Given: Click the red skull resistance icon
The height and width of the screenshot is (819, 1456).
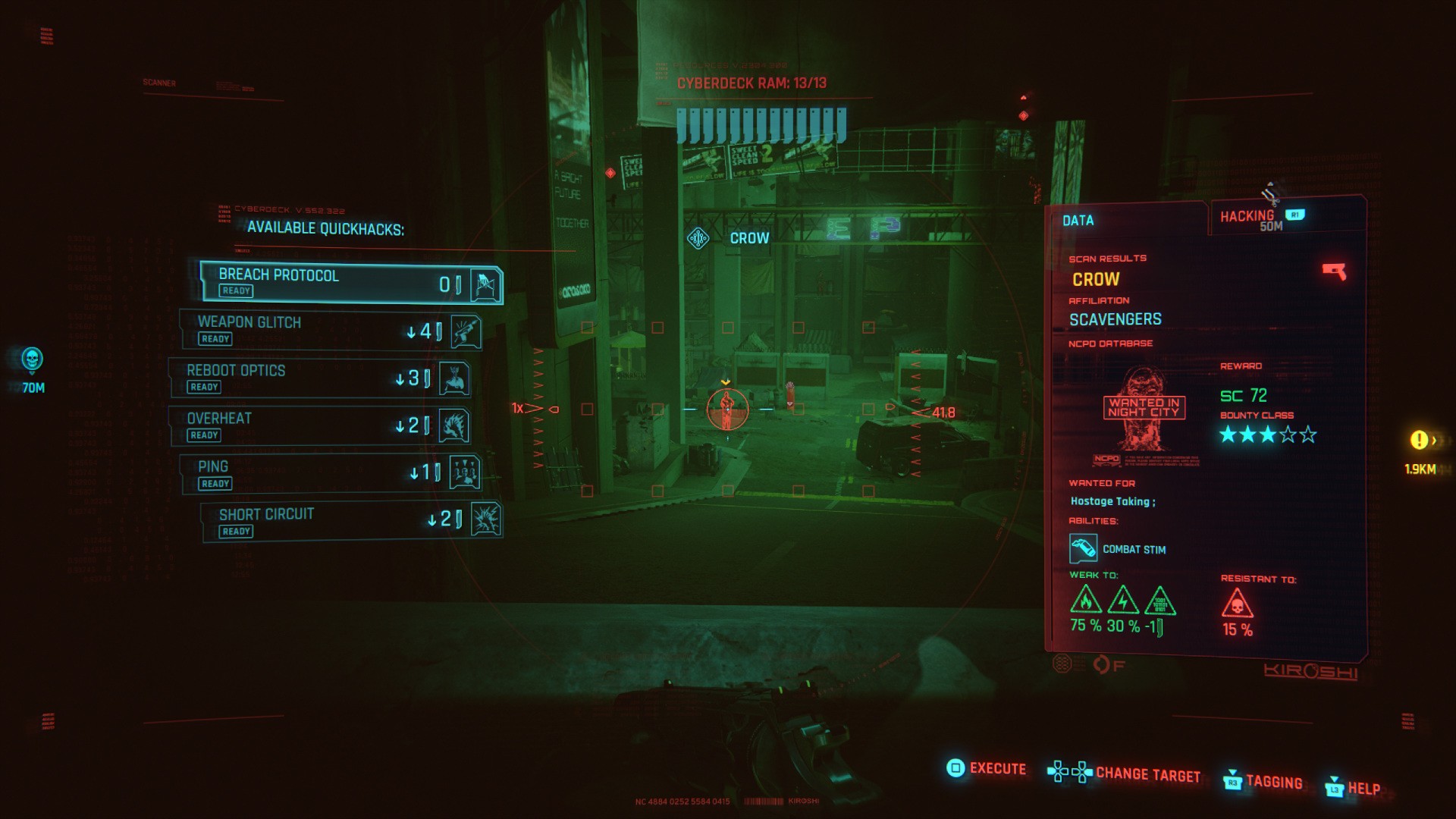Looking at the screenshot, I should (x=1237, y=604).
